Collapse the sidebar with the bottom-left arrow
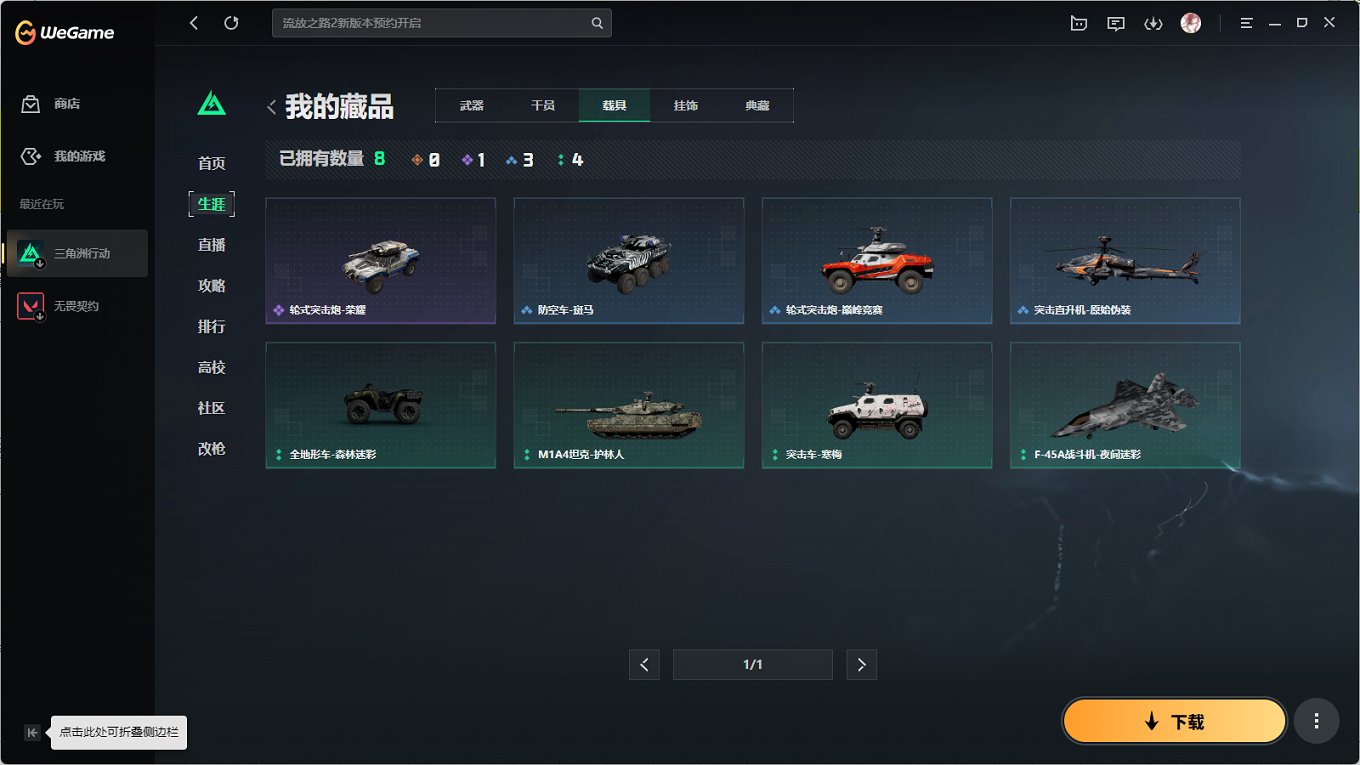 32,732
